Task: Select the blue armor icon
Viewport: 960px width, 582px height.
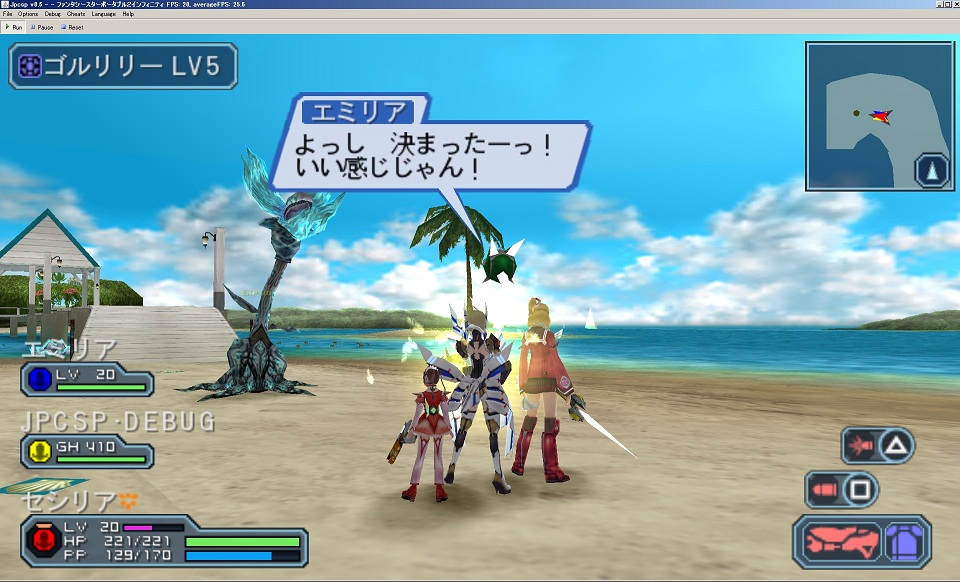Action: pos(904,541)
